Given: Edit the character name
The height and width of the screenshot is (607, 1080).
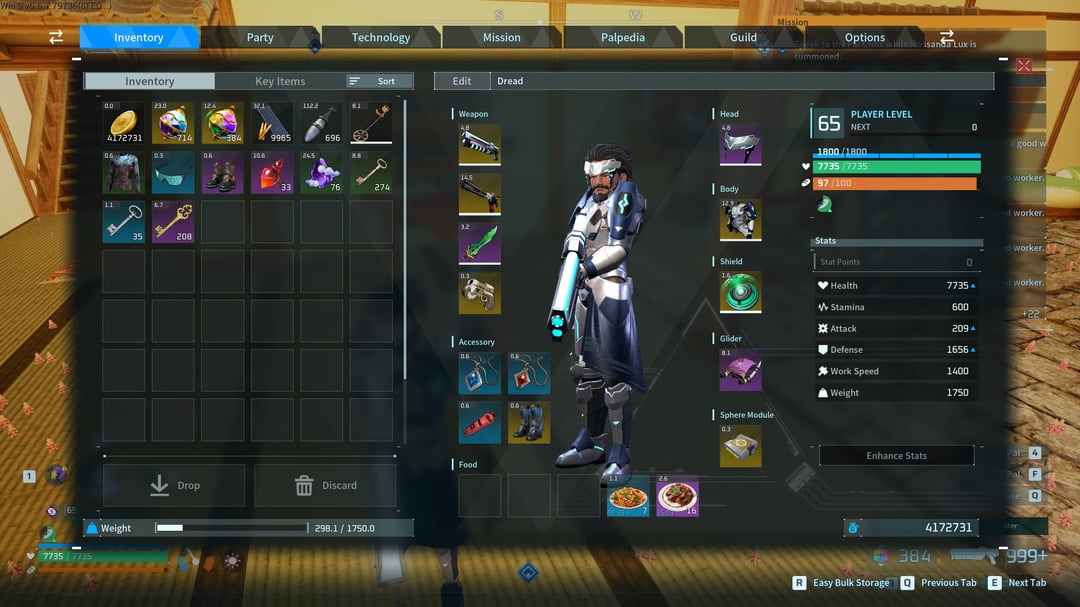Looking at the screenshot, I should click(462, 81).
